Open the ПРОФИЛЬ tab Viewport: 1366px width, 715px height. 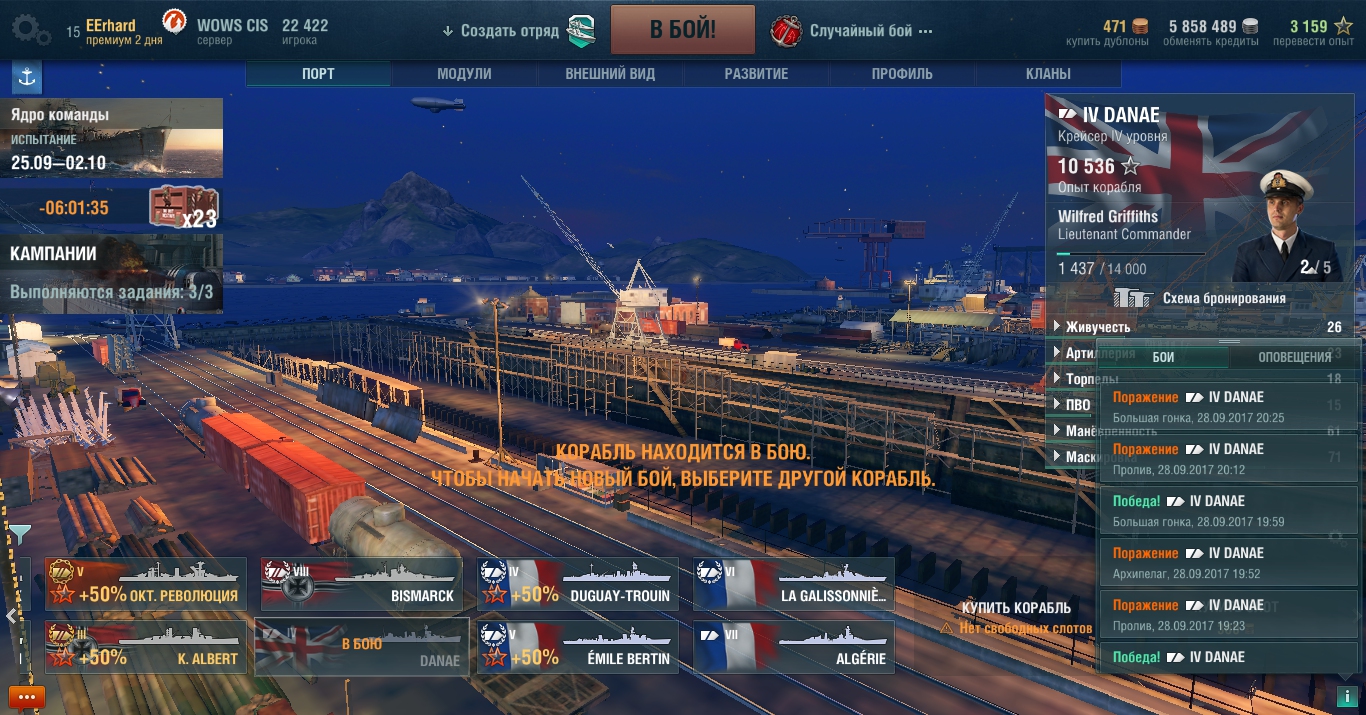902,74
